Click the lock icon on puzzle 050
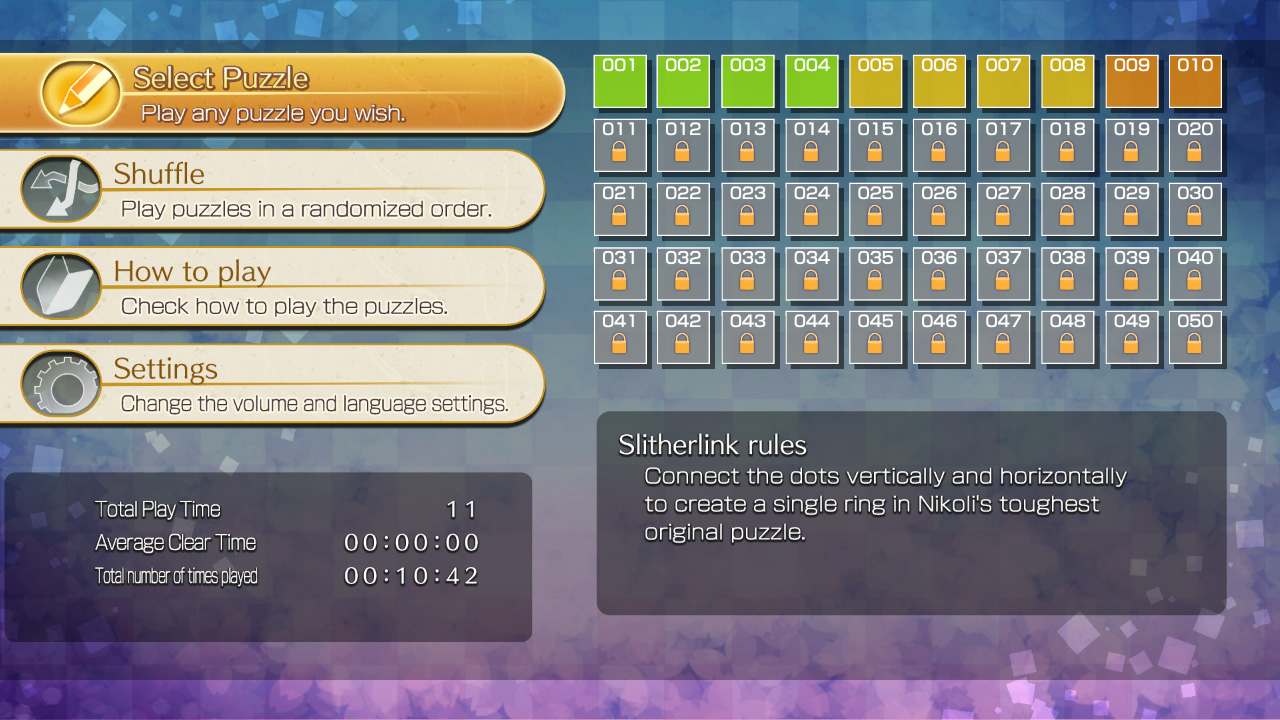This screenshot has height=720, width=1280. click(1196, 345)
